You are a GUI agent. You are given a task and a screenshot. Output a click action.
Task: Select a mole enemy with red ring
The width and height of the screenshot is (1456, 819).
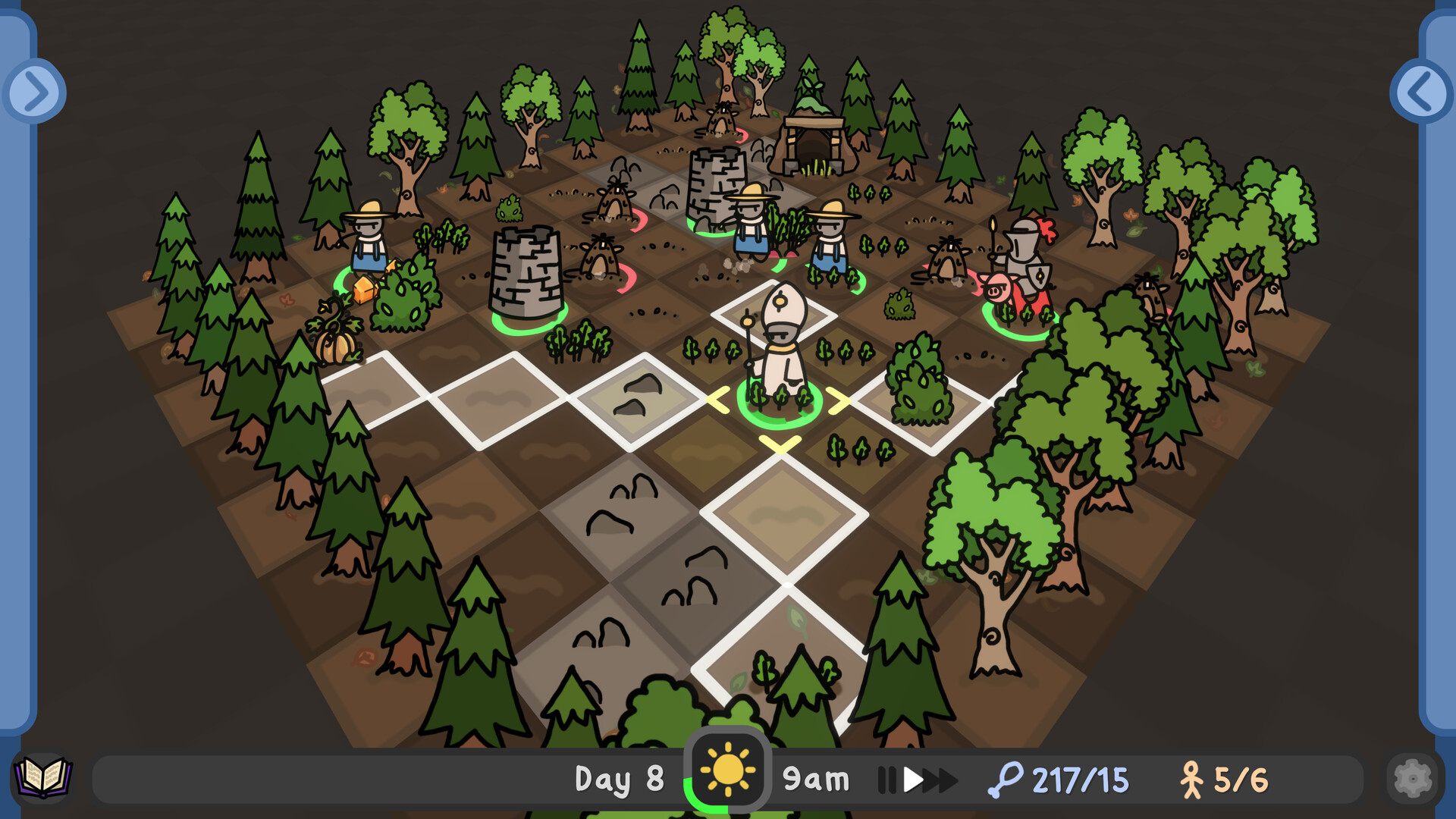pyautogui.click(x=599, y=258)
